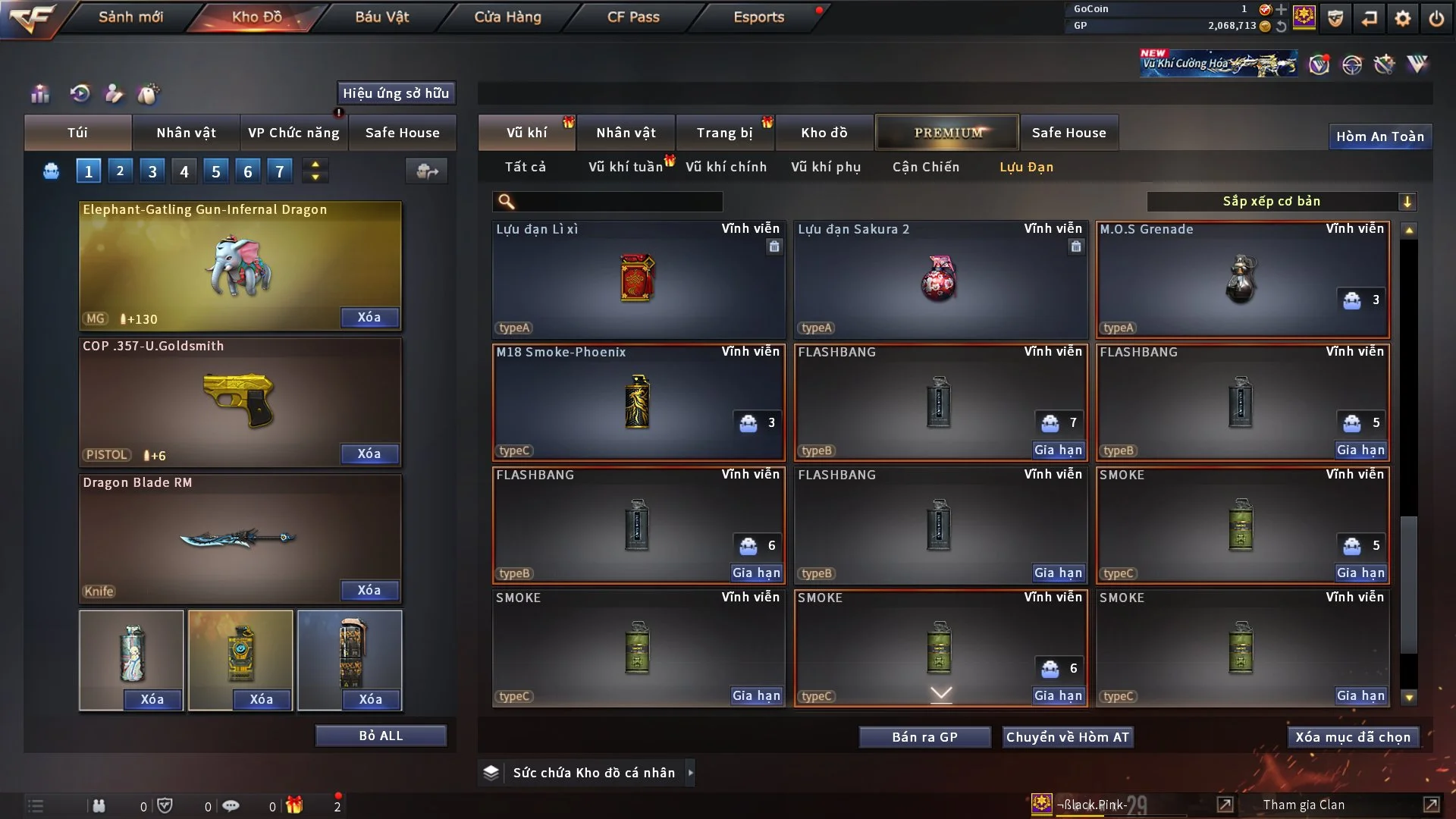
Task: Select the Lựu đạn Lì xì grenade
Action: (x=638, y=278)
